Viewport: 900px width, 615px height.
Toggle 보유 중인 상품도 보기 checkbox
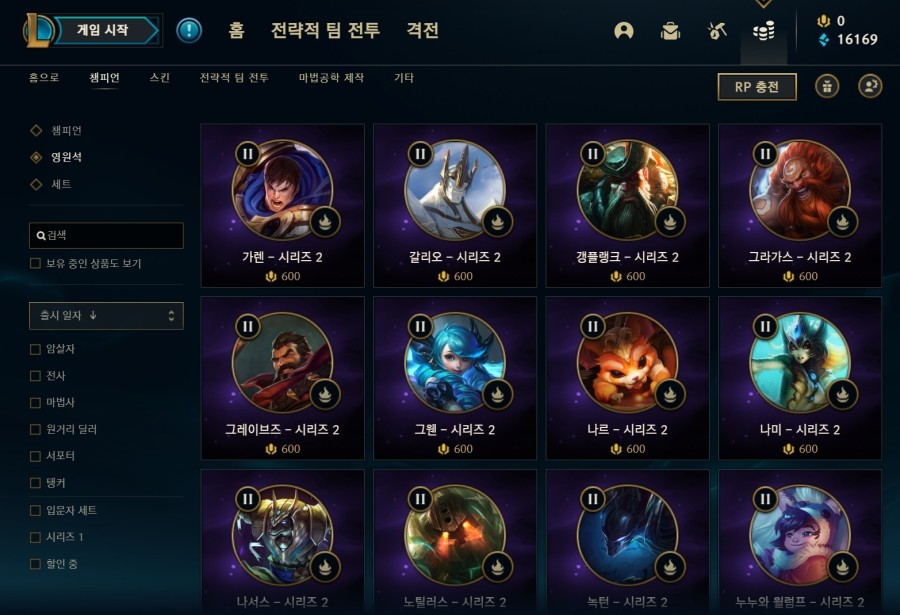tap(36, 264)
